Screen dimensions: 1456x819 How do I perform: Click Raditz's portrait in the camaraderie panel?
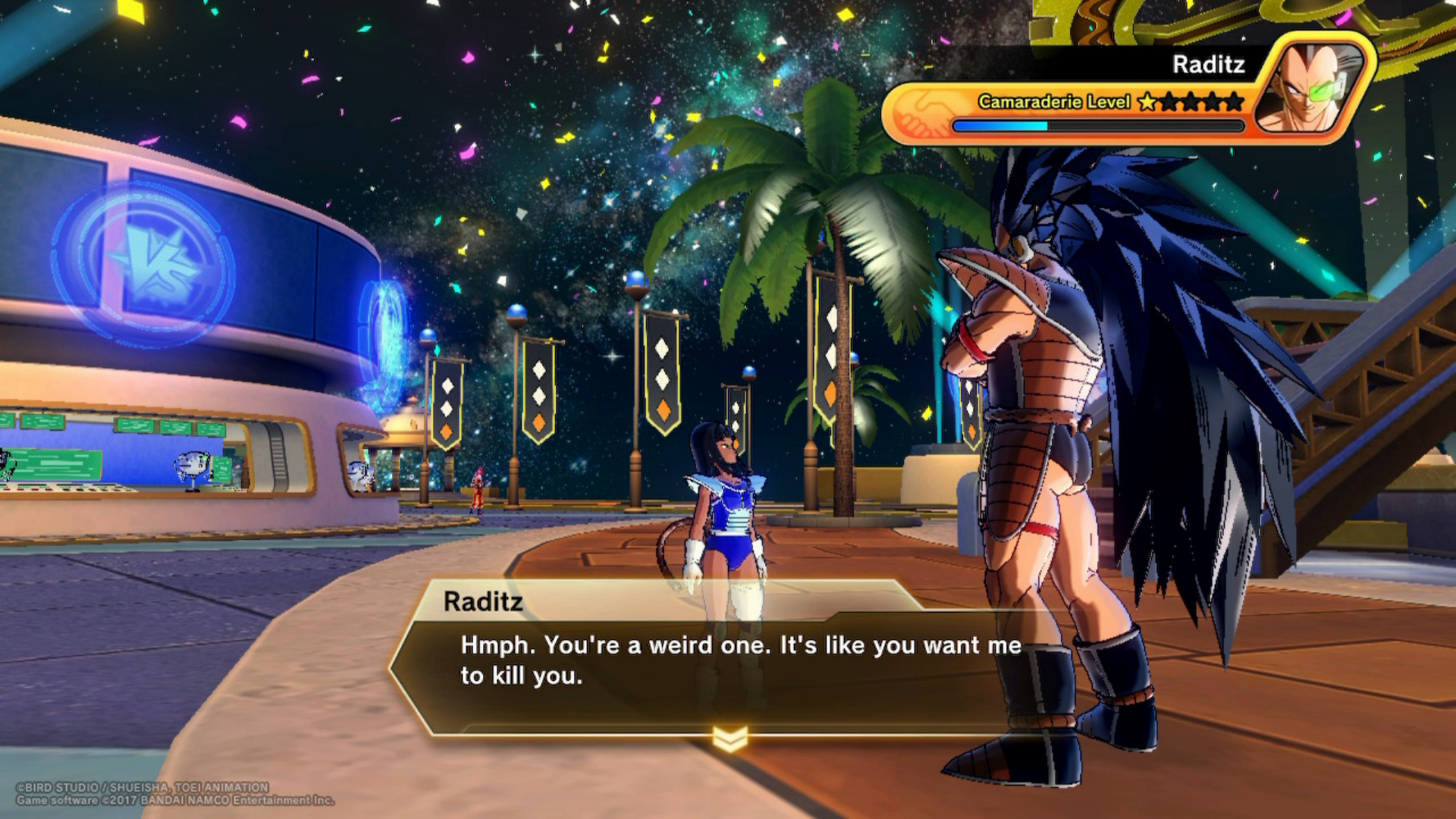tap(1314, 87)
